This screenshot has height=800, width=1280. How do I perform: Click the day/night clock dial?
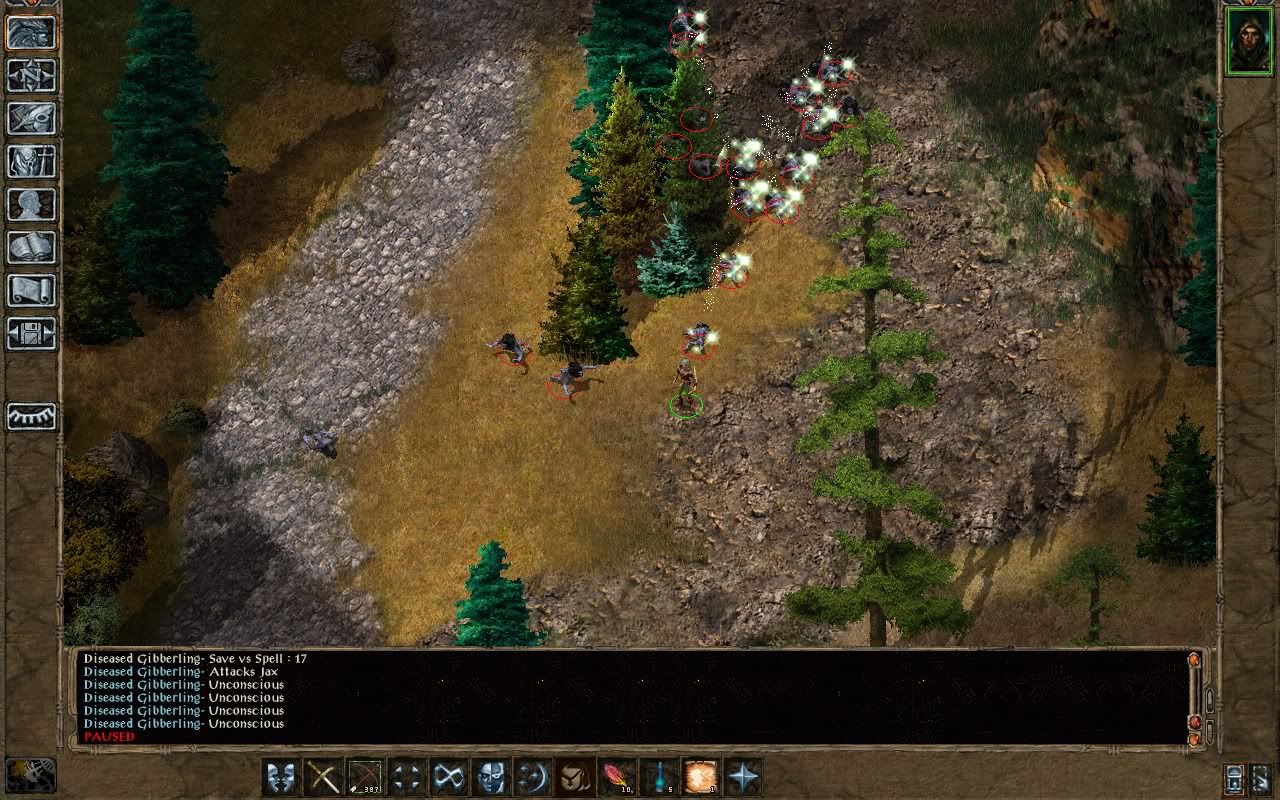coord(30,775)
